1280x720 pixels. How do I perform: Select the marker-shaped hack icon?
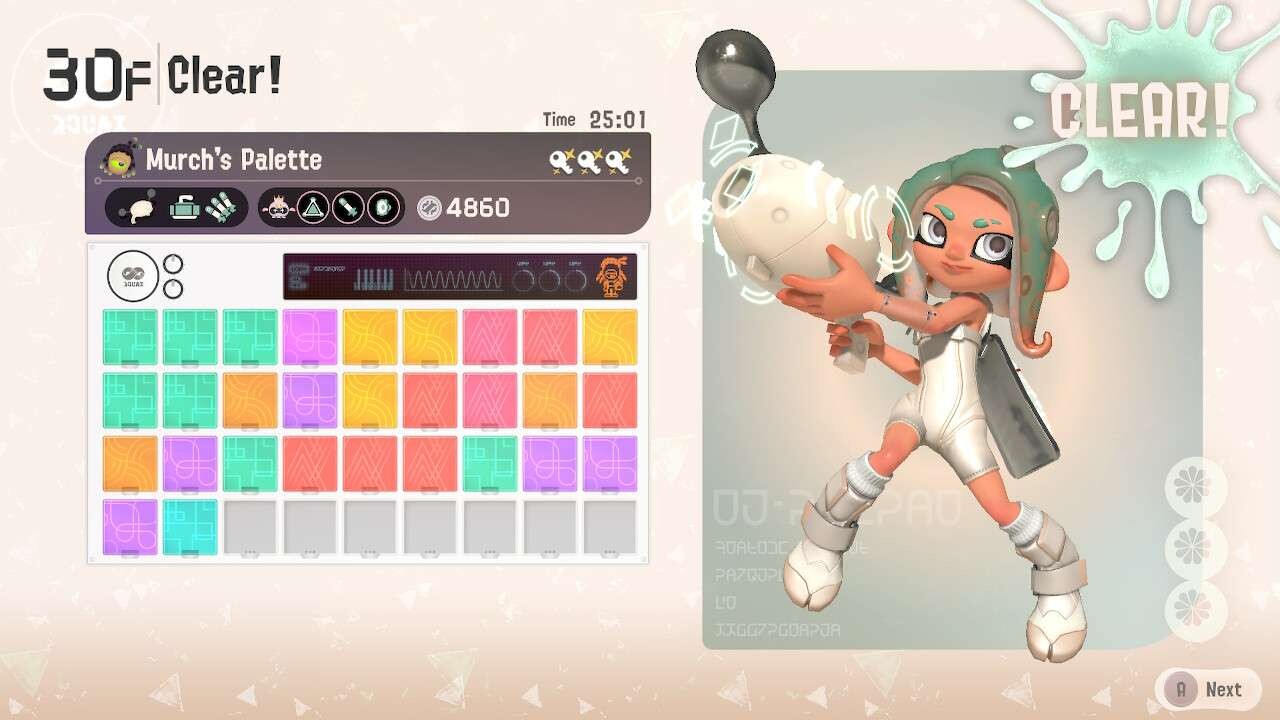point(347,208)
